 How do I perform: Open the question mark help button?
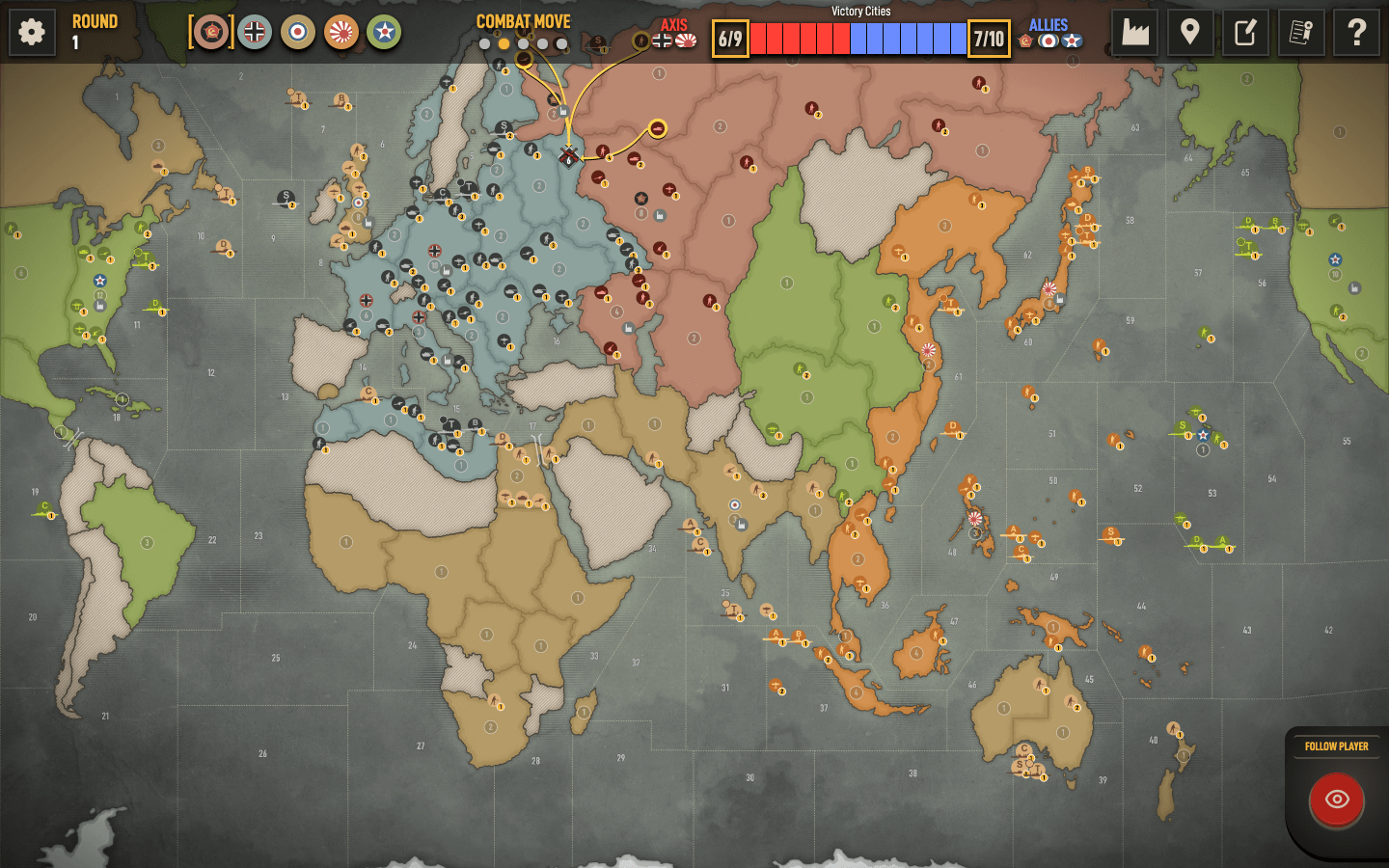(x=1356, y=33)
